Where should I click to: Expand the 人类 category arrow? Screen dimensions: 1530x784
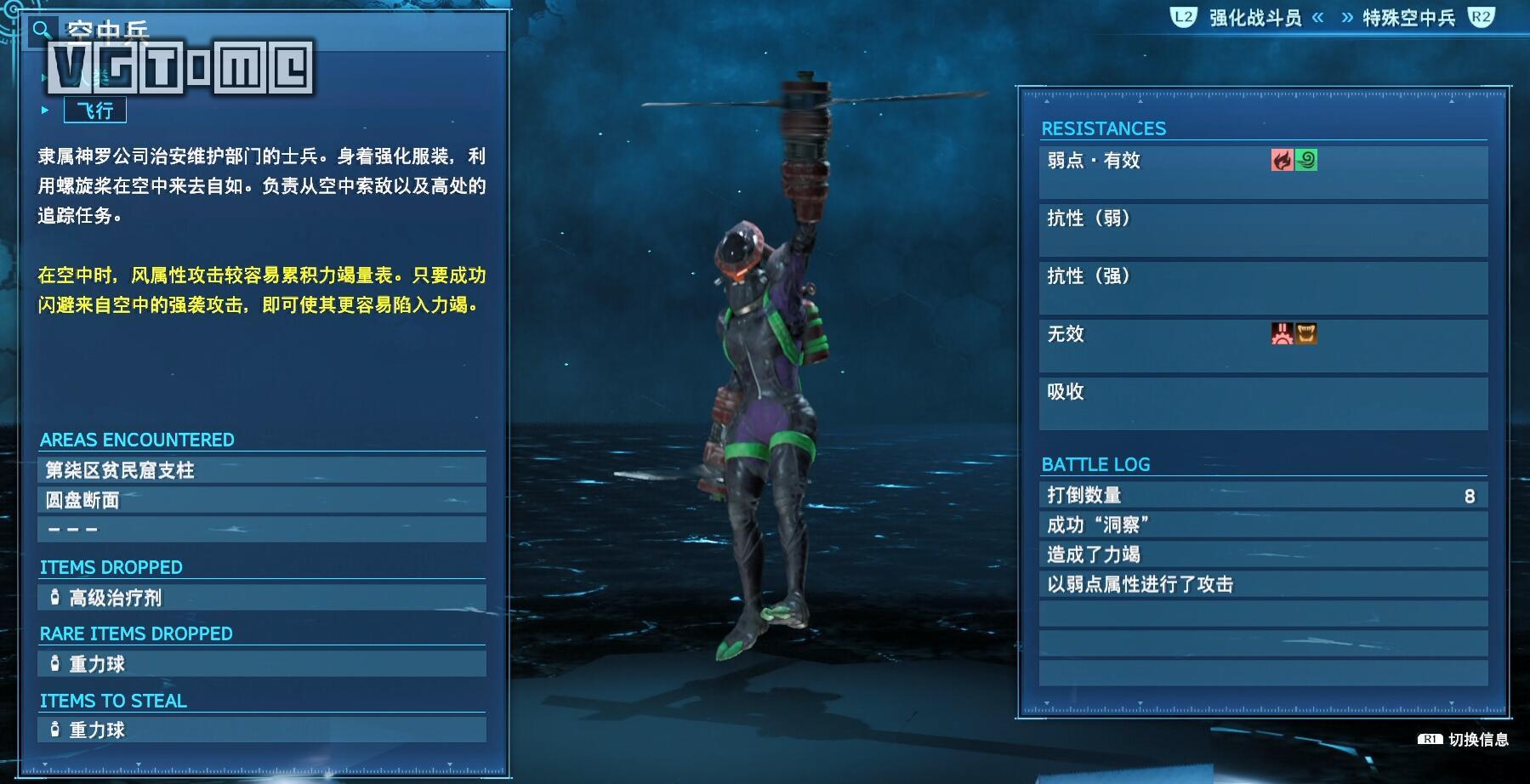pos(44,79)
